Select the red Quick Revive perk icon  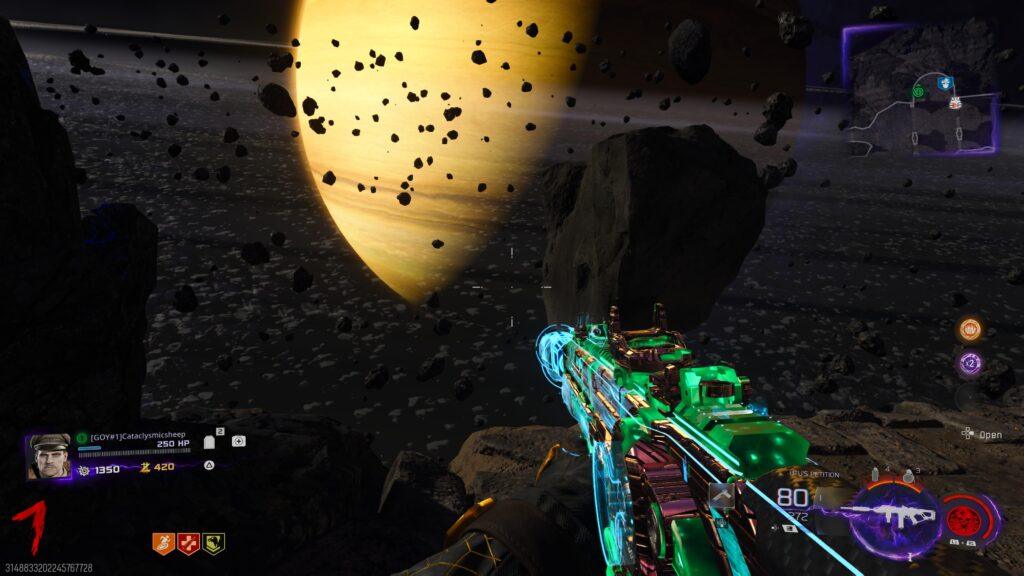coord(188,543)
